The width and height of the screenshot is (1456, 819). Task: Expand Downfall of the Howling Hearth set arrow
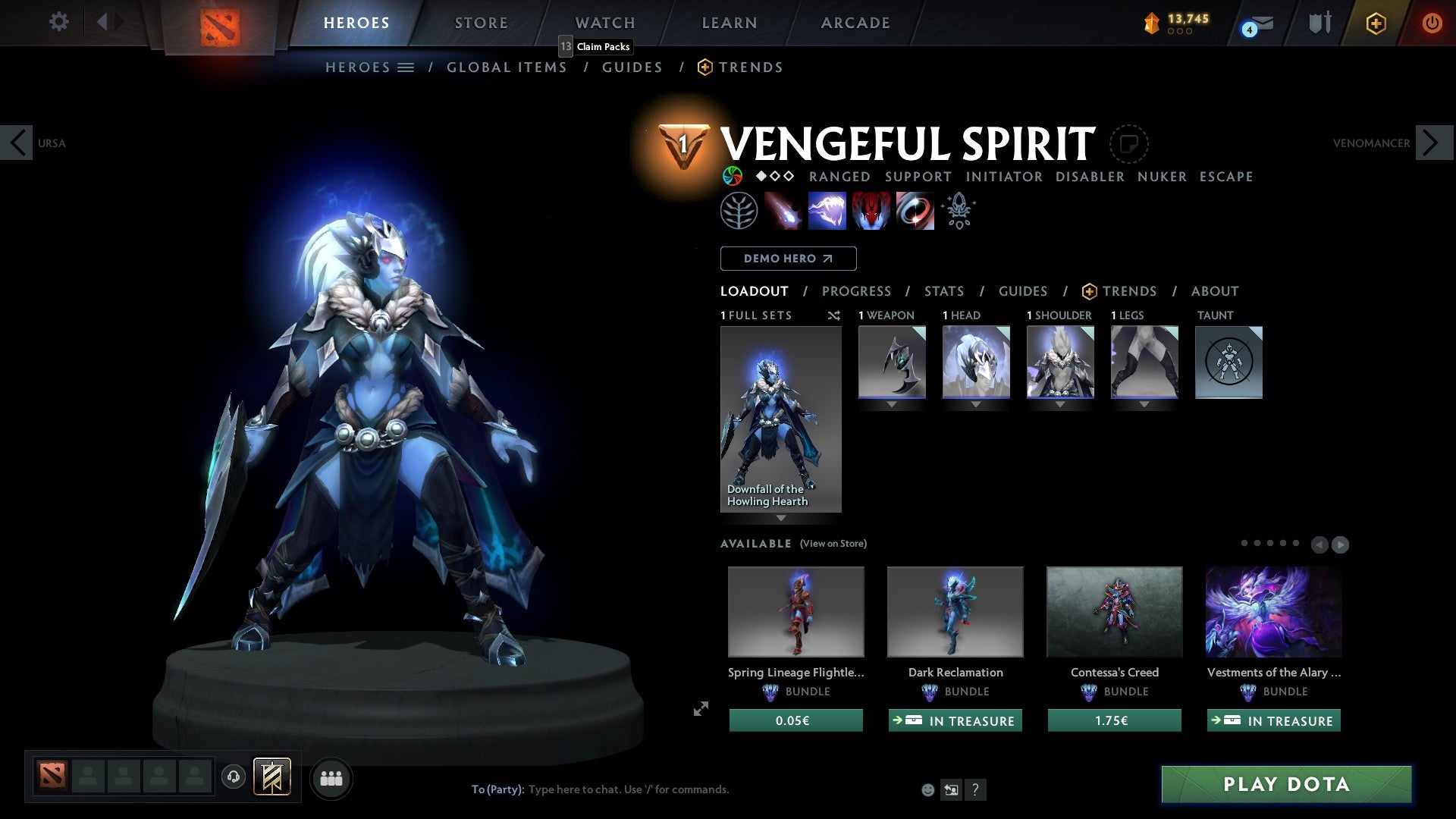click(780, 519)
